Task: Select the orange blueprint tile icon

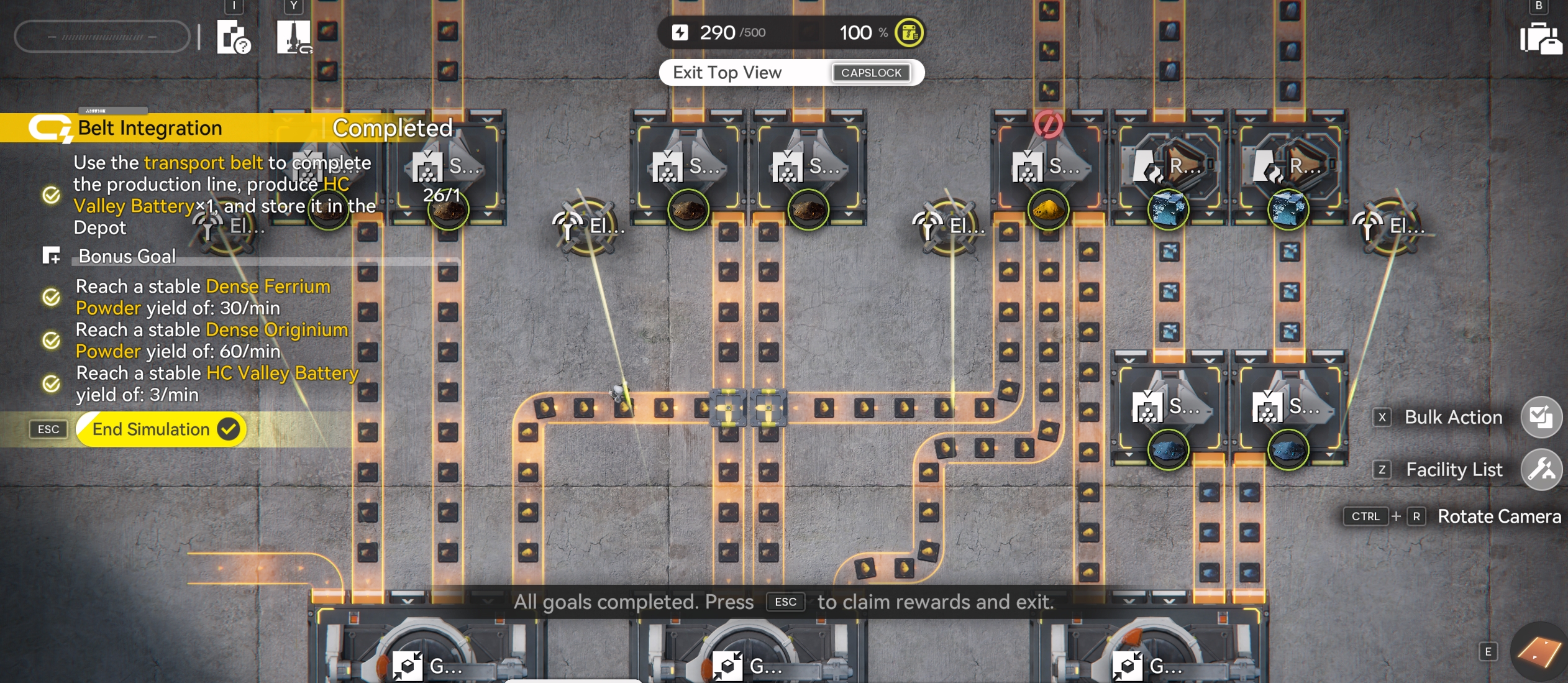Action: [1538, 652]
